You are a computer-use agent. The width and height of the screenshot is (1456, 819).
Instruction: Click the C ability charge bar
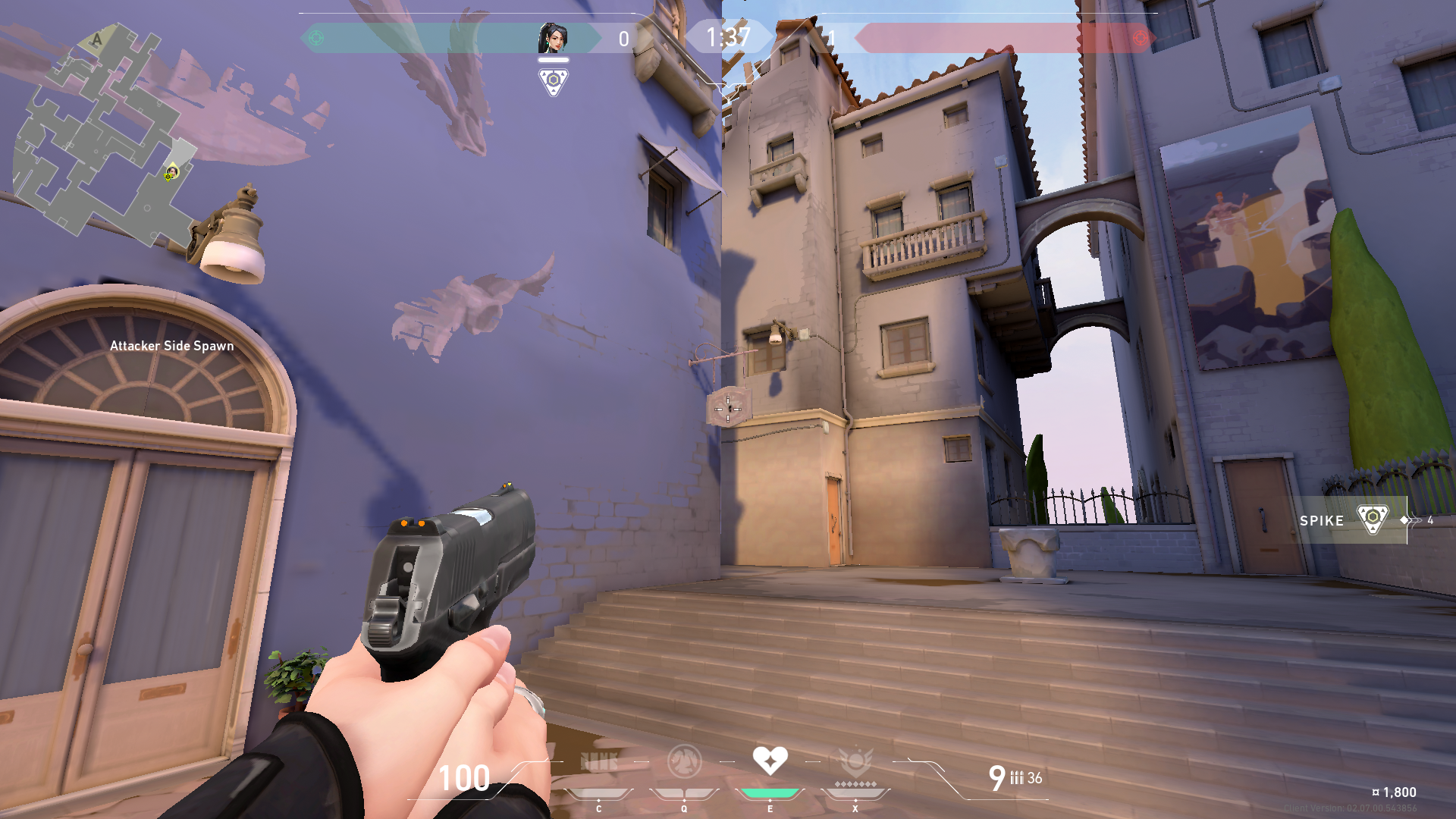pyautogui.click(x=599, y=792)
